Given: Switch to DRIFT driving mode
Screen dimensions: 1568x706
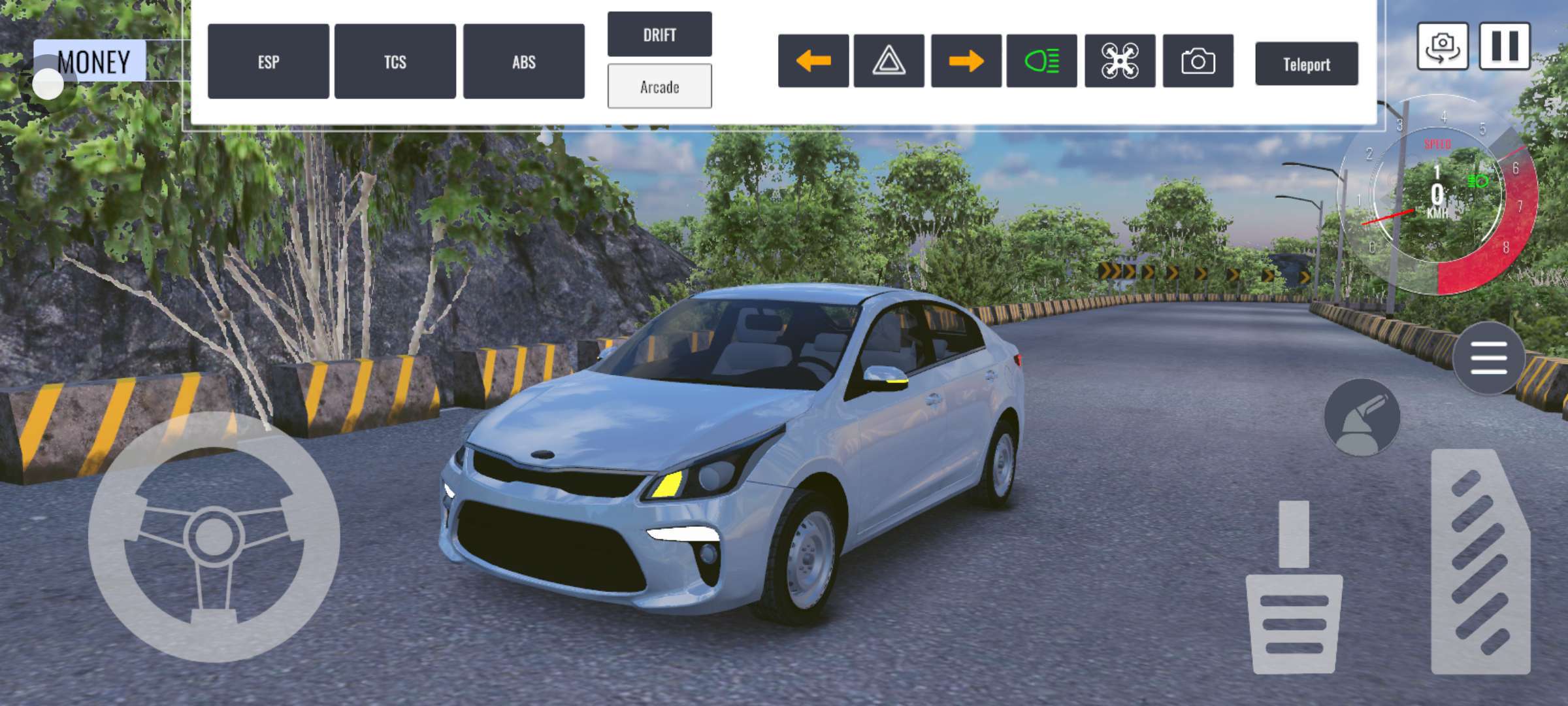Looking at the screenshot, I should (x=659, y=34).
